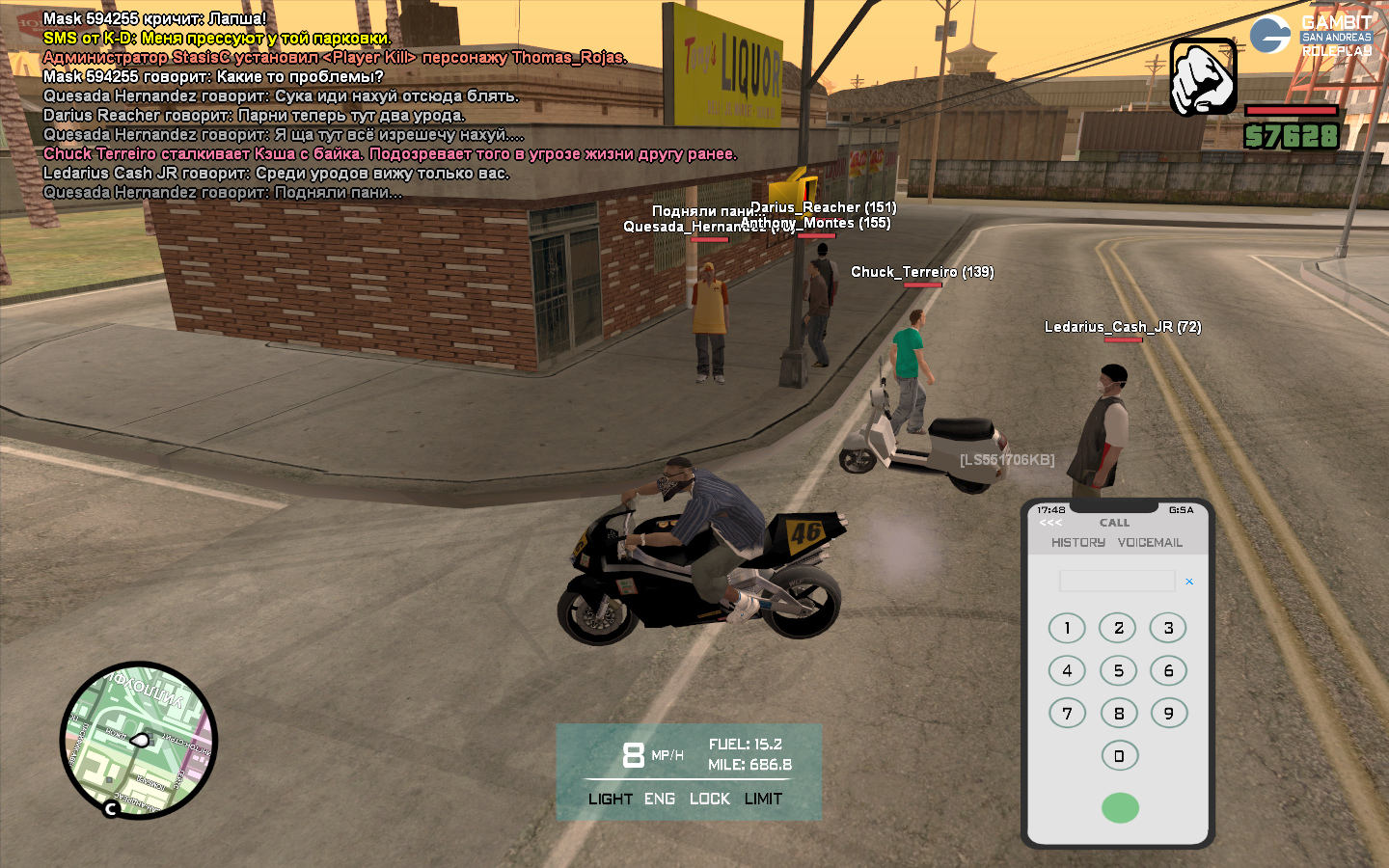
Task: Clear the dialed number with X
Action: 1189,582
